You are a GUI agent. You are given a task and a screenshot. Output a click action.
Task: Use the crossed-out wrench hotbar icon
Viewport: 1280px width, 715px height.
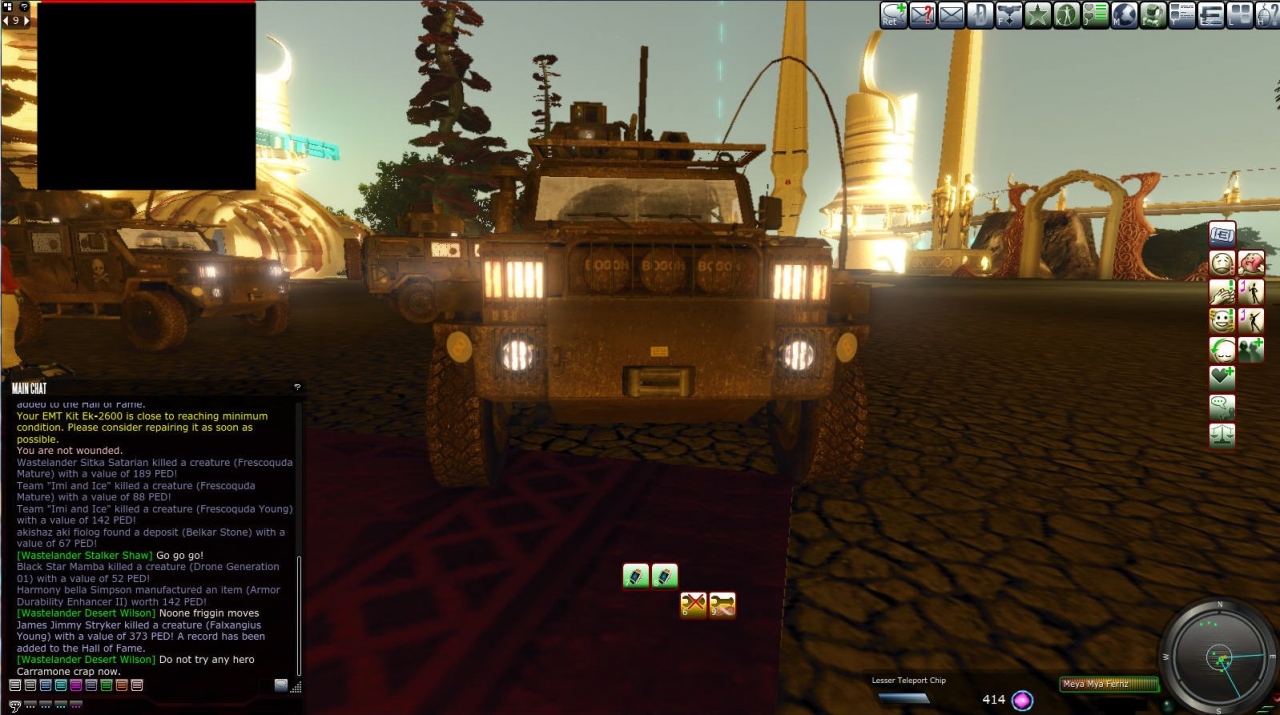click(694, 604)
